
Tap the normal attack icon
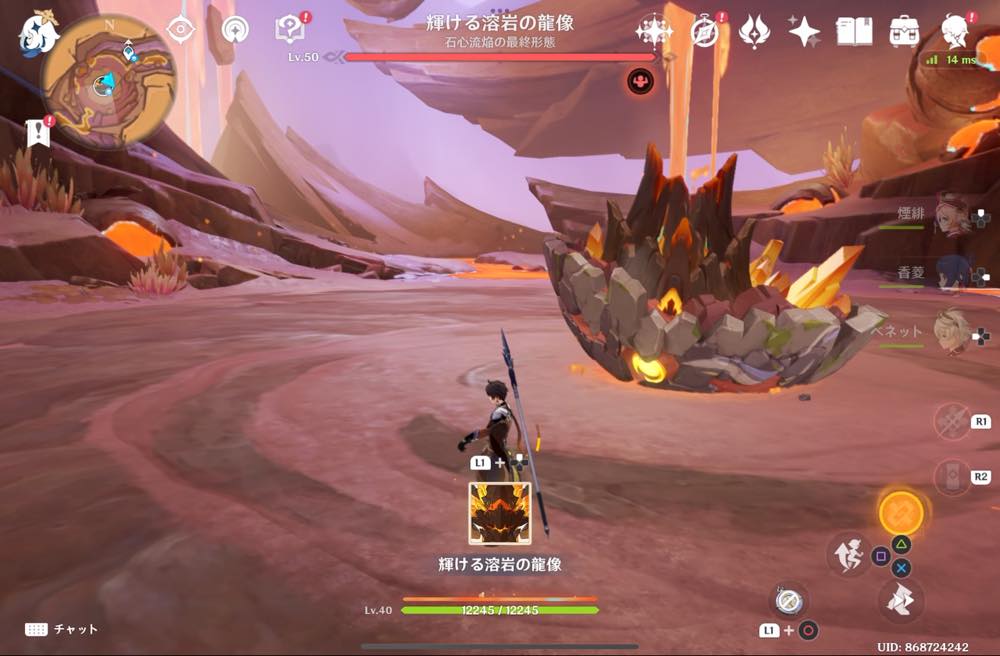[x=900, y=599]
